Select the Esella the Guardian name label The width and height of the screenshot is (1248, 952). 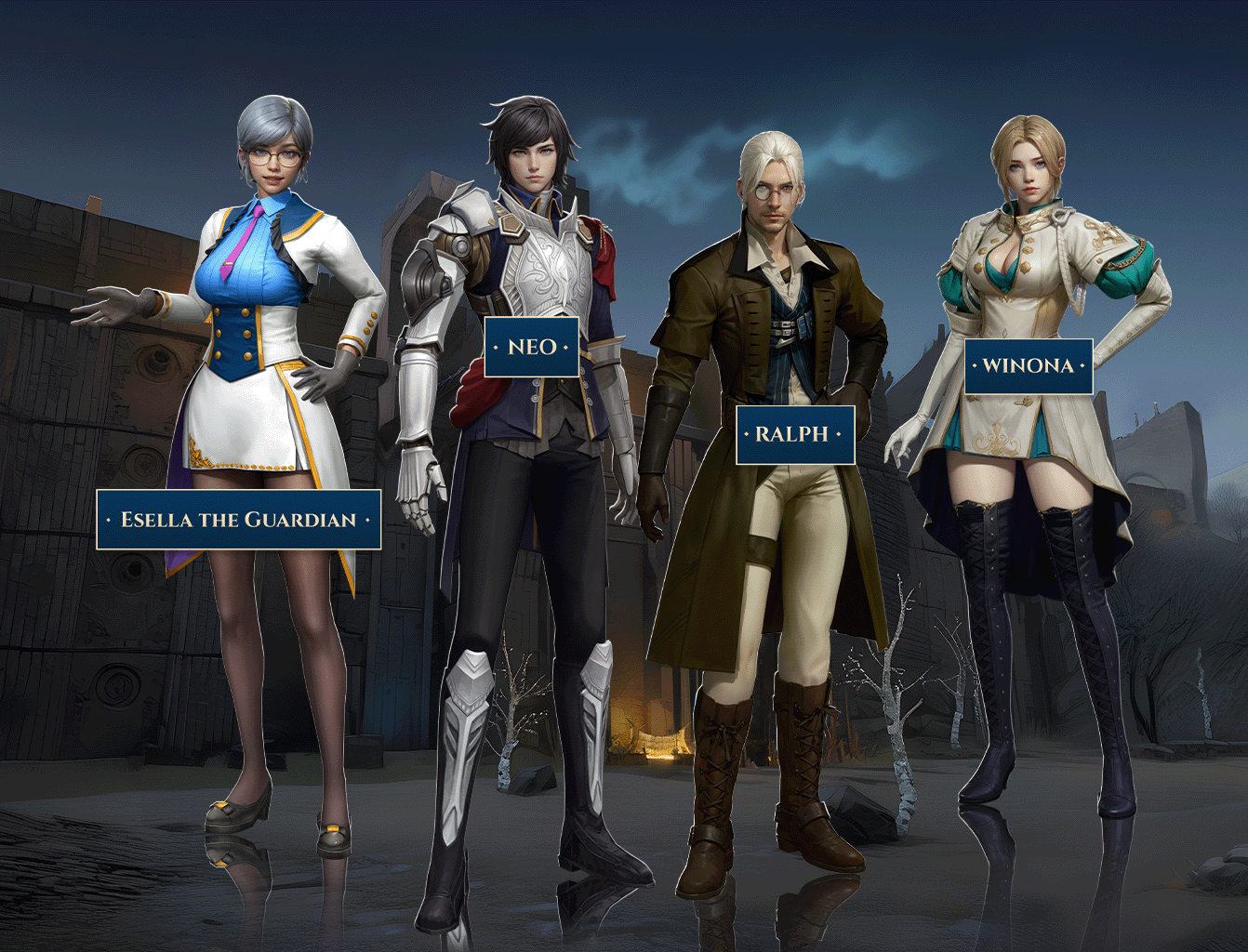click(x=239, y=520)
